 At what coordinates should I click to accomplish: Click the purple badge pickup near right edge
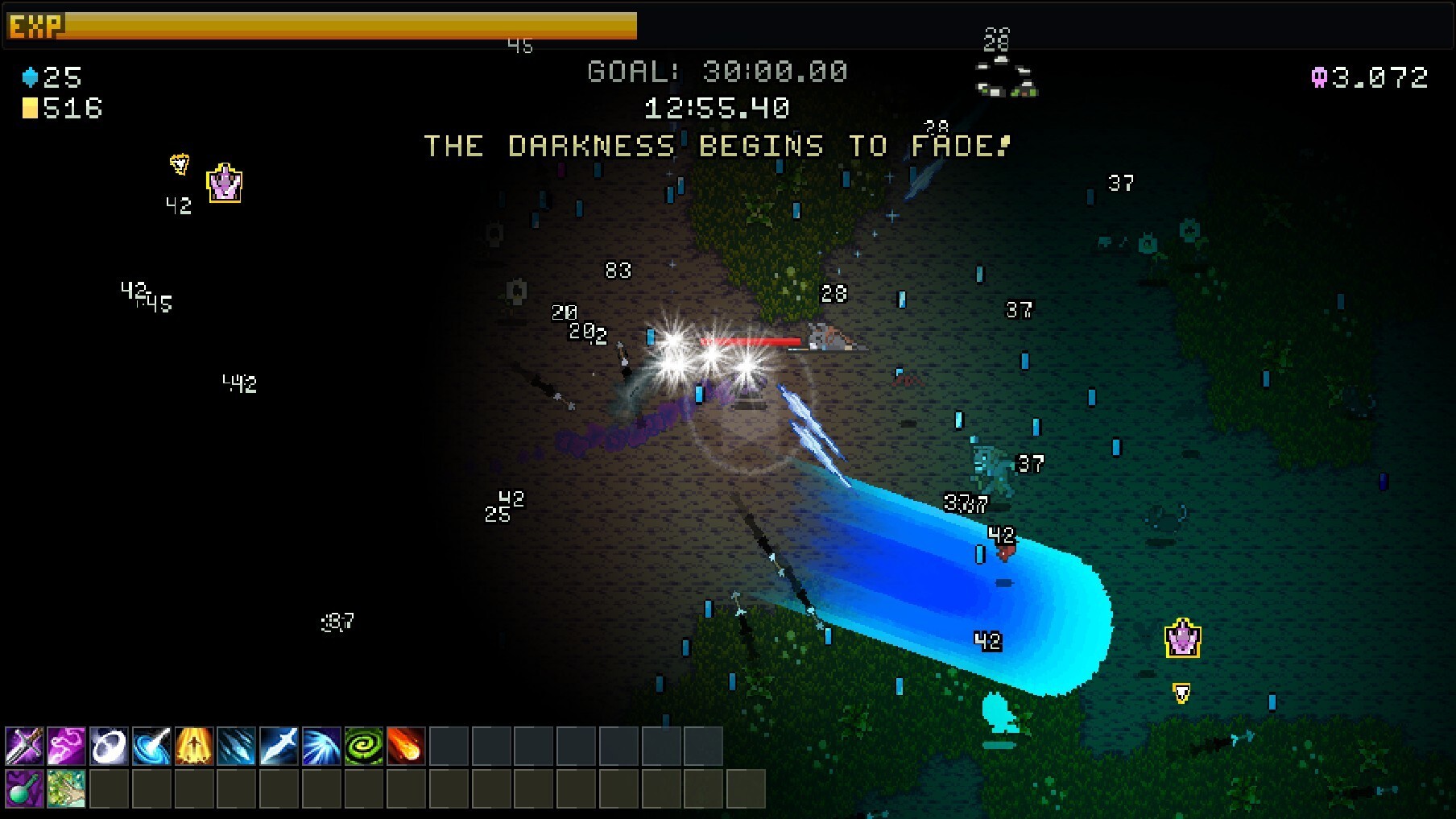[x=1181, y=640]
